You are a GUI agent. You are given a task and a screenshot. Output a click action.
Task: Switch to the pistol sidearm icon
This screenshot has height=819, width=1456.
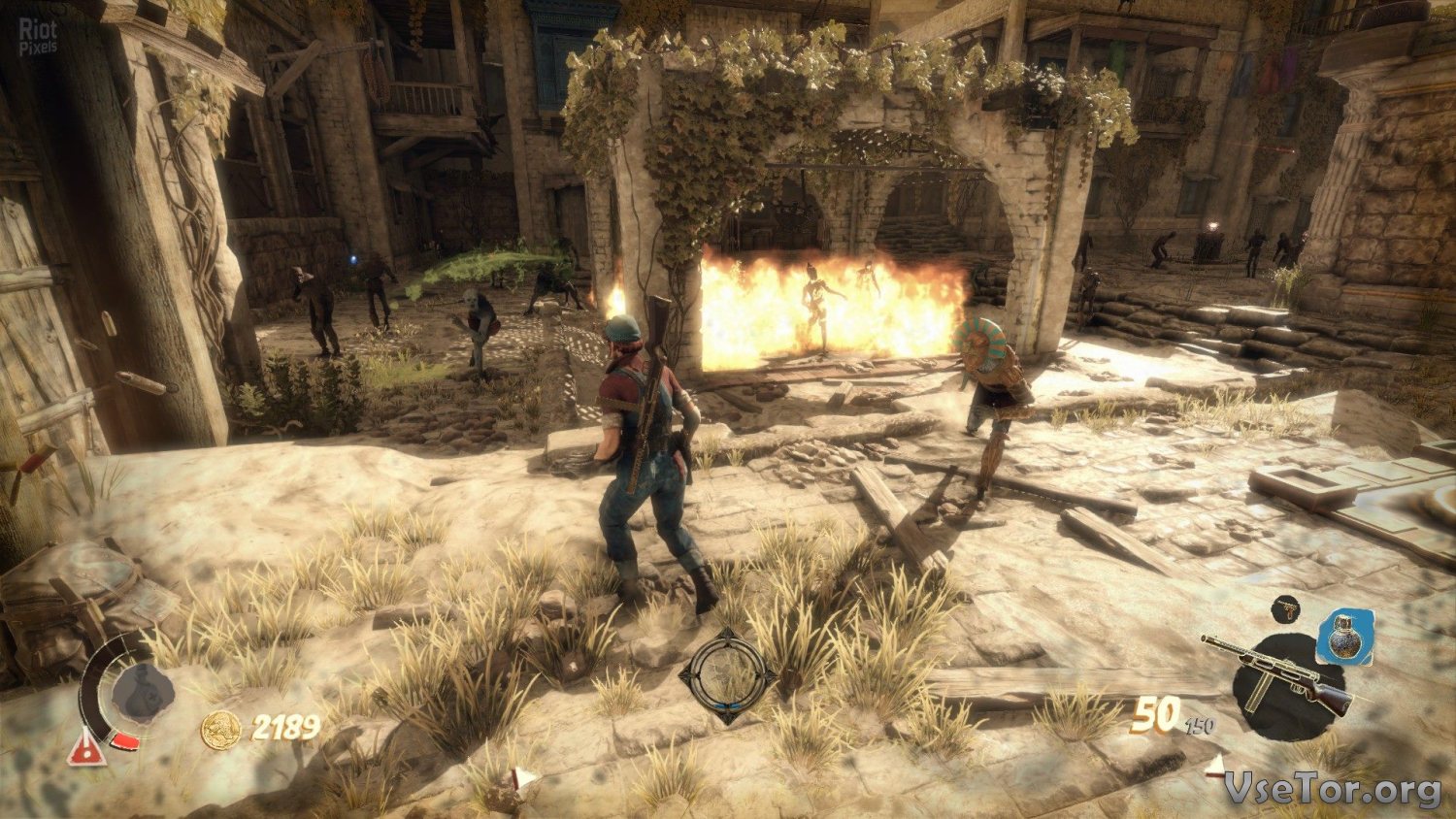coord(1286,609)
